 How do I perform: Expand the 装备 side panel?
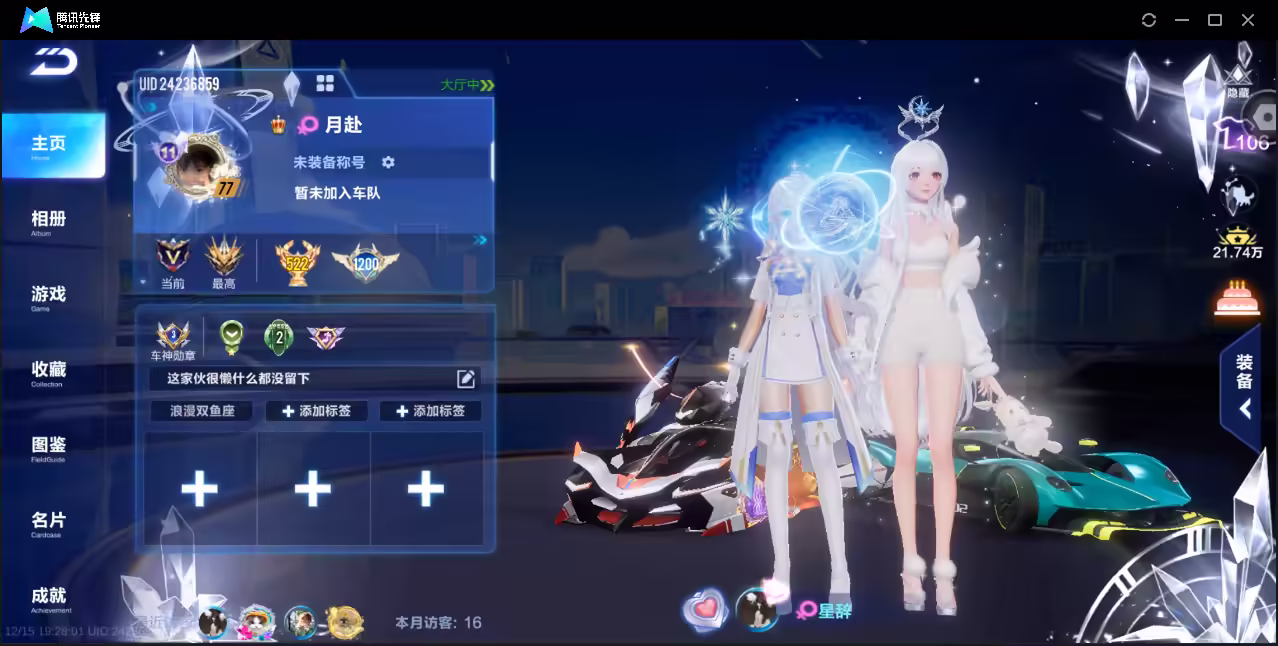(1244, 387)
